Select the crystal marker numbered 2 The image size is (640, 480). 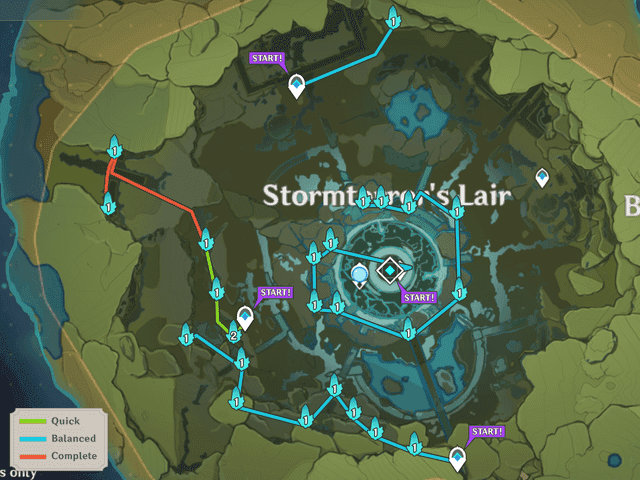(x=233, y=335)
